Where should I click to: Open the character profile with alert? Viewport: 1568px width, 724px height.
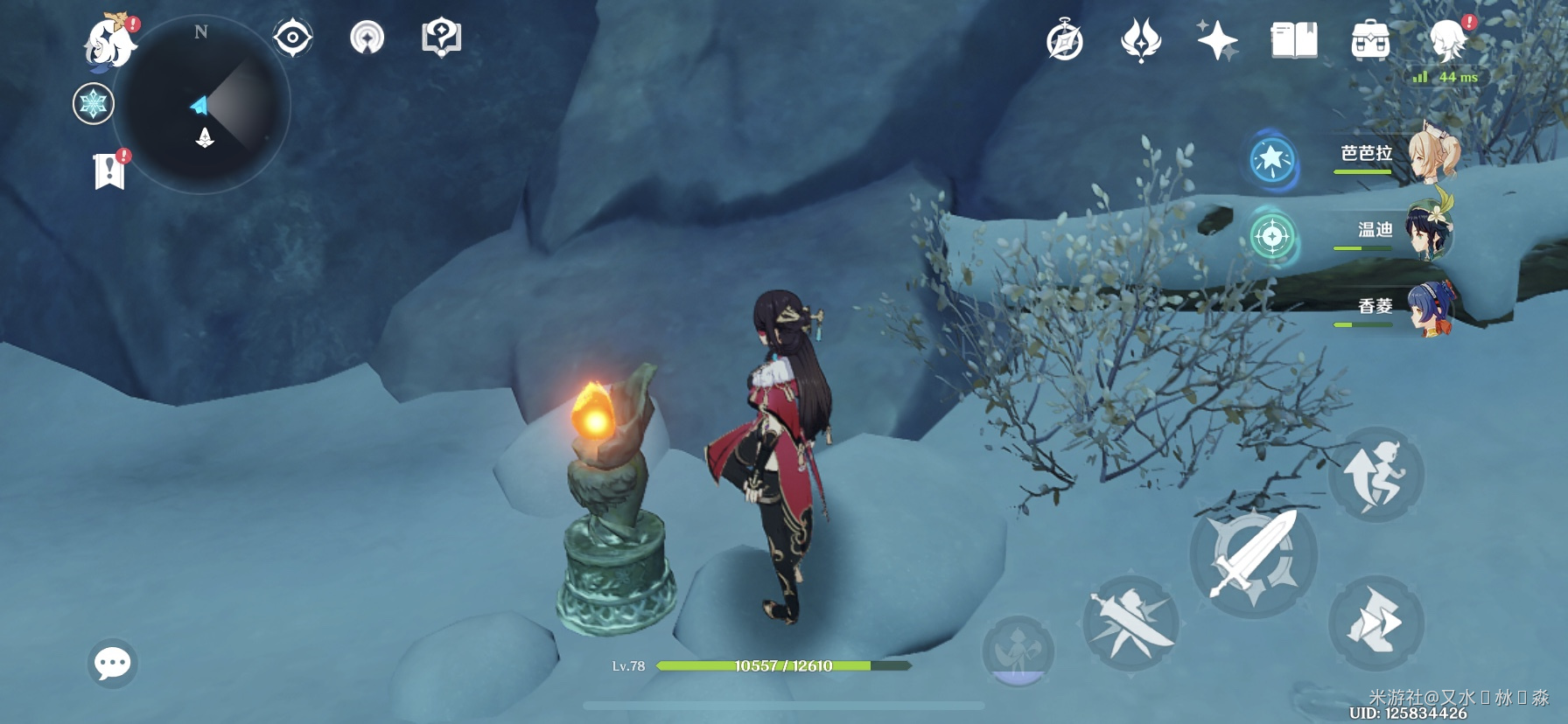pos(1448,39)
